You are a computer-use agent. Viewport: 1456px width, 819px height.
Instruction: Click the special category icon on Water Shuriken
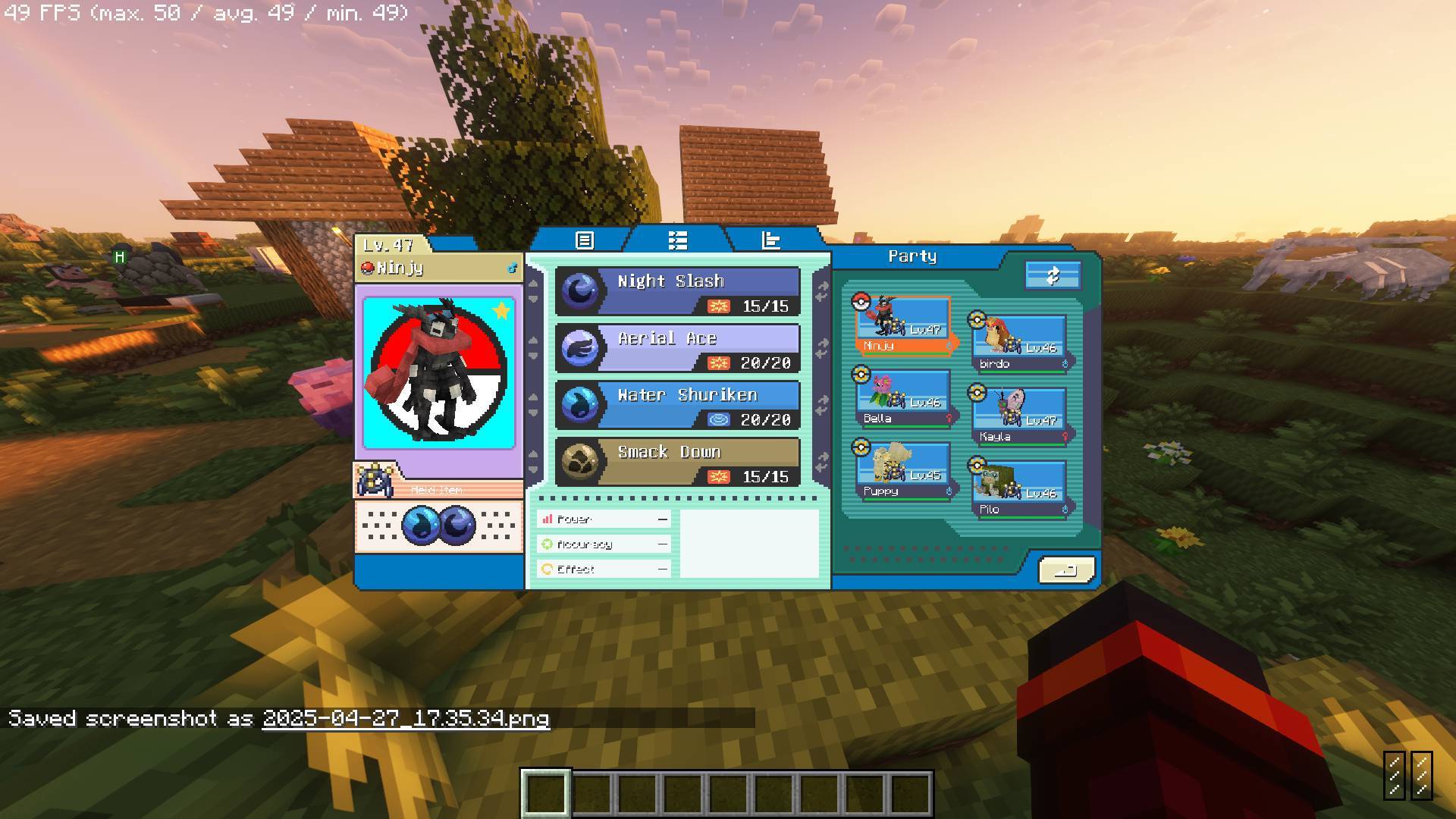point(719,420)
